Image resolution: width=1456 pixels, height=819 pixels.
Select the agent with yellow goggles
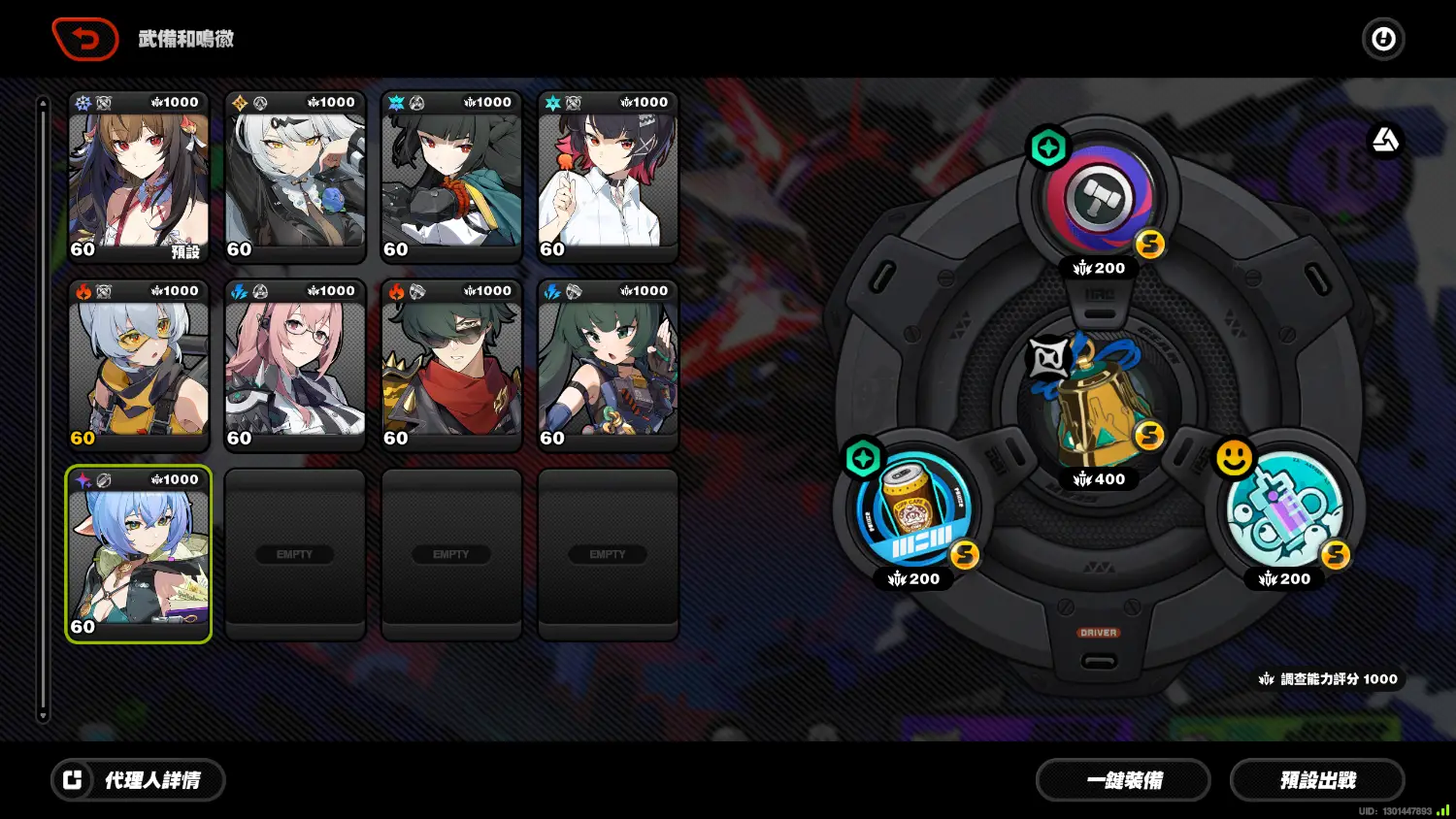tap(139, 367)
